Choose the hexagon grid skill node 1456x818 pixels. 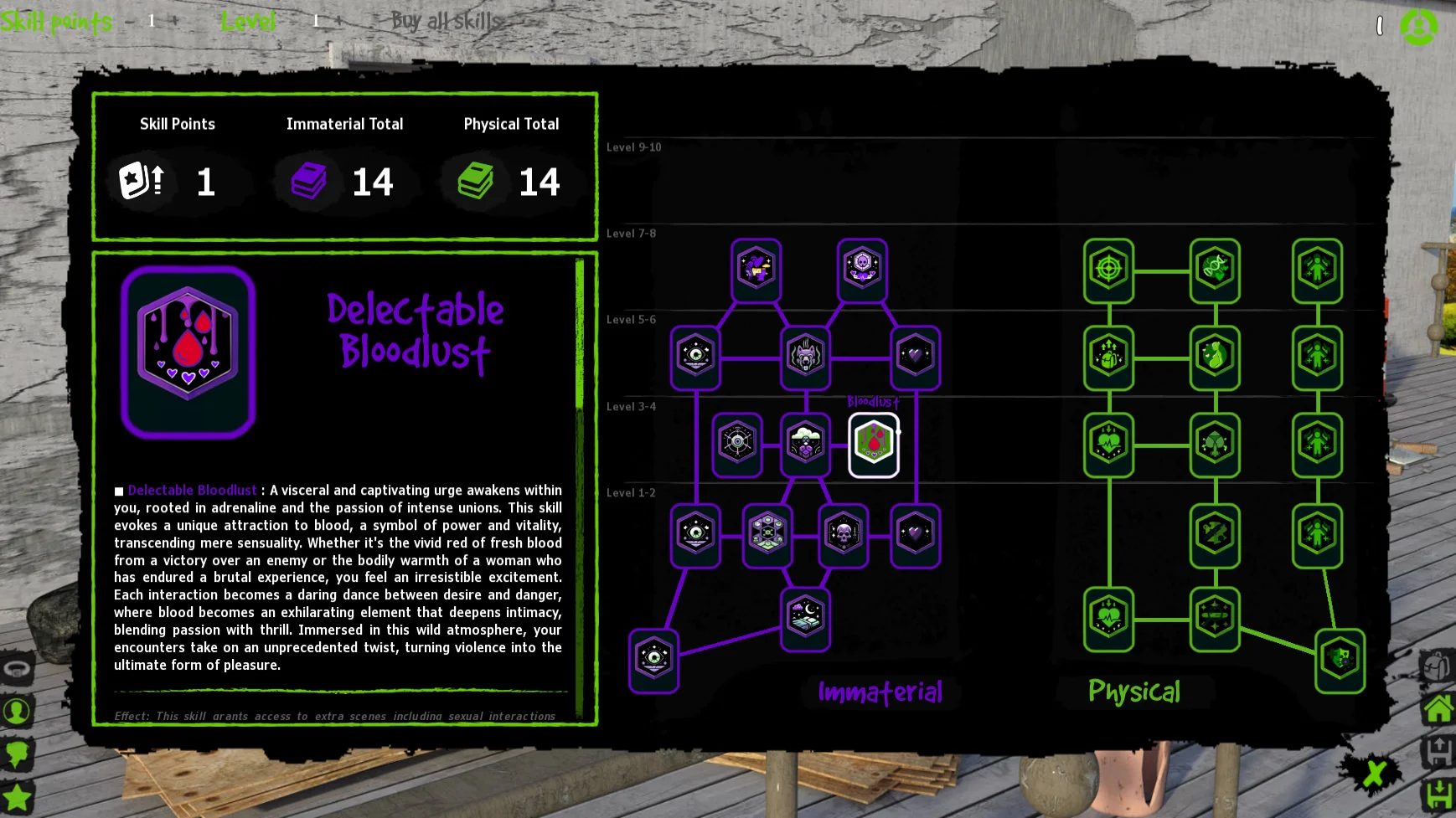point(767,534)
